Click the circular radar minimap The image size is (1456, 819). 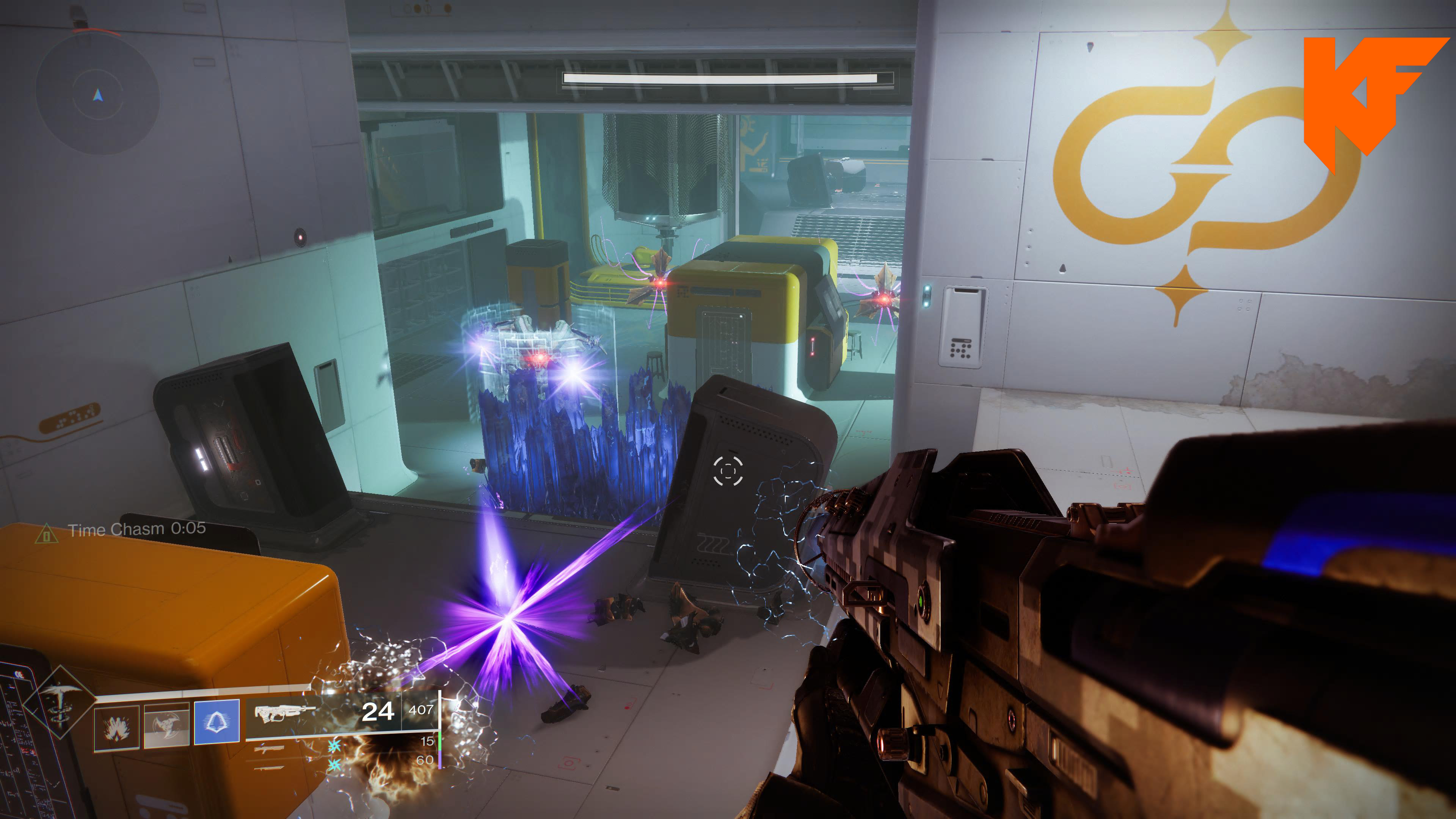pyautogui.click(x=98, y=94)
